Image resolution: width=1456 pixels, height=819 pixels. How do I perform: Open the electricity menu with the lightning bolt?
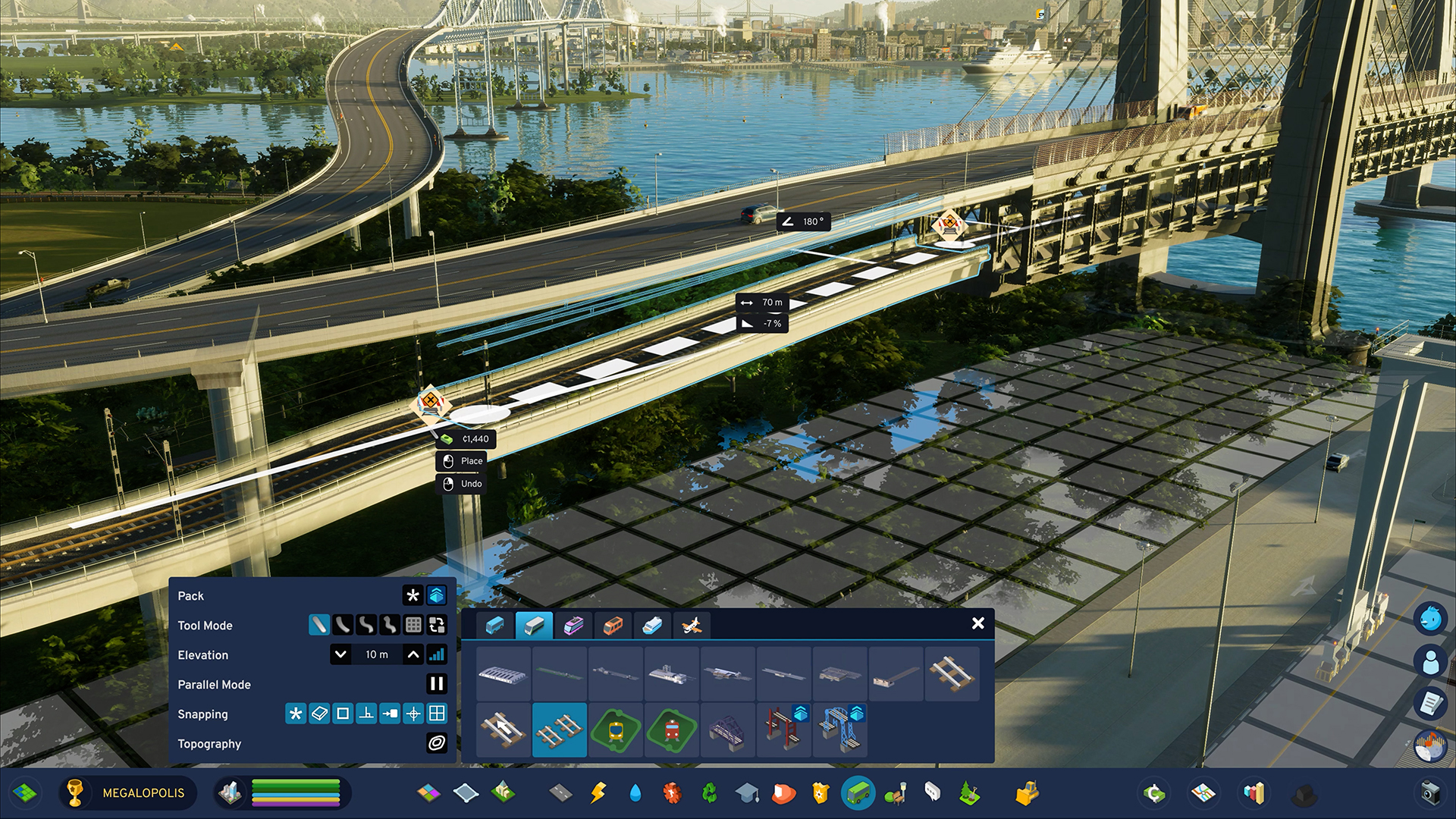coord(598,793)
